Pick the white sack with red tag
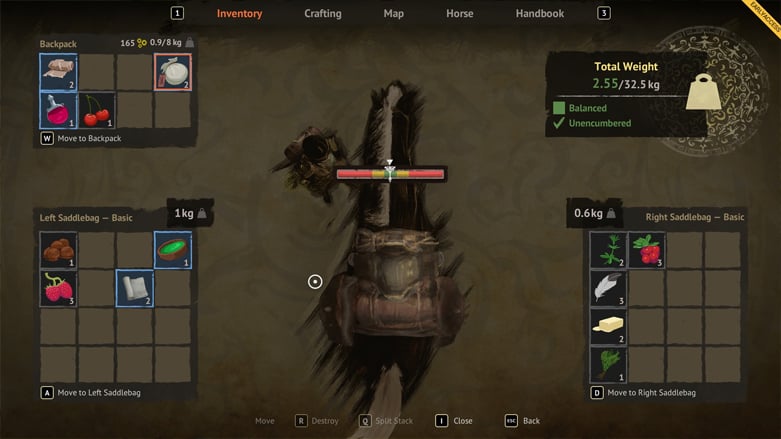The image size is (781, 439). pos(172,72)
